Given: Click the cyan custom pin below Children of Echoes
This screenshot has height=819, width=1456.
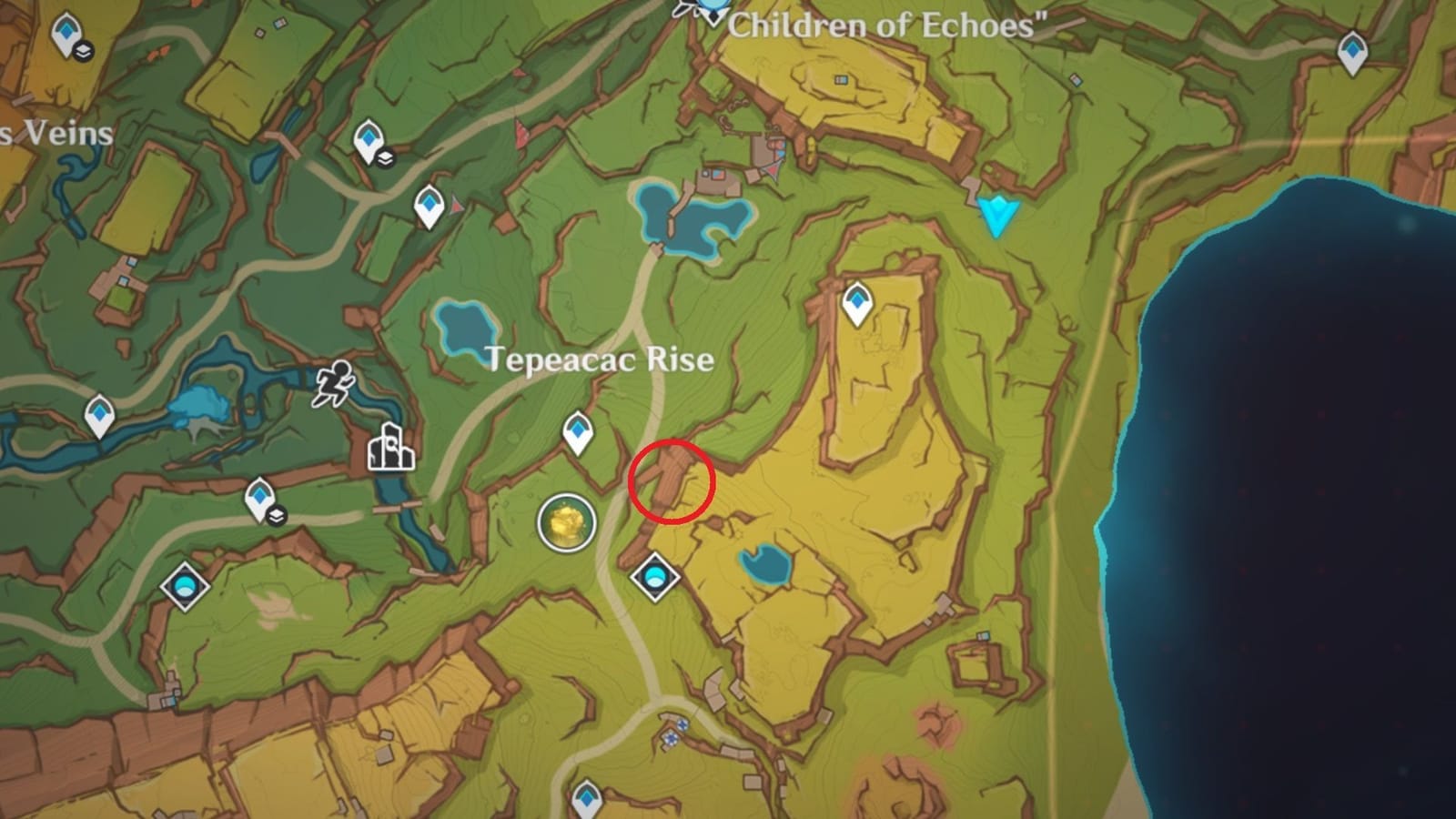Looking at the screenshot, I should click(x=999, y=216).
